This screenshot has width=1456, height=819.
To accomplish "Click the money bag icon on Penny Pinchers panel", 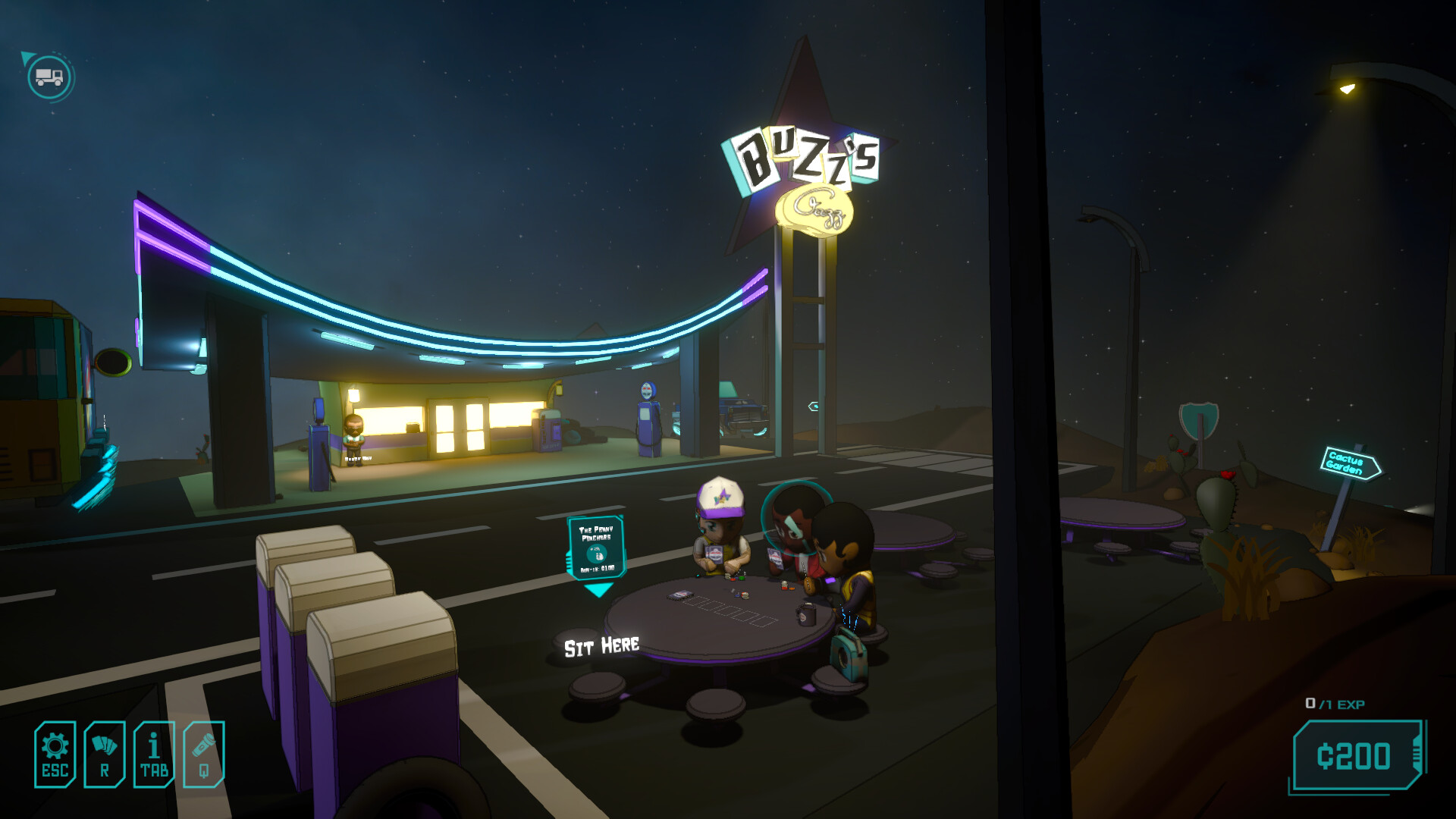I will point(599,556).
